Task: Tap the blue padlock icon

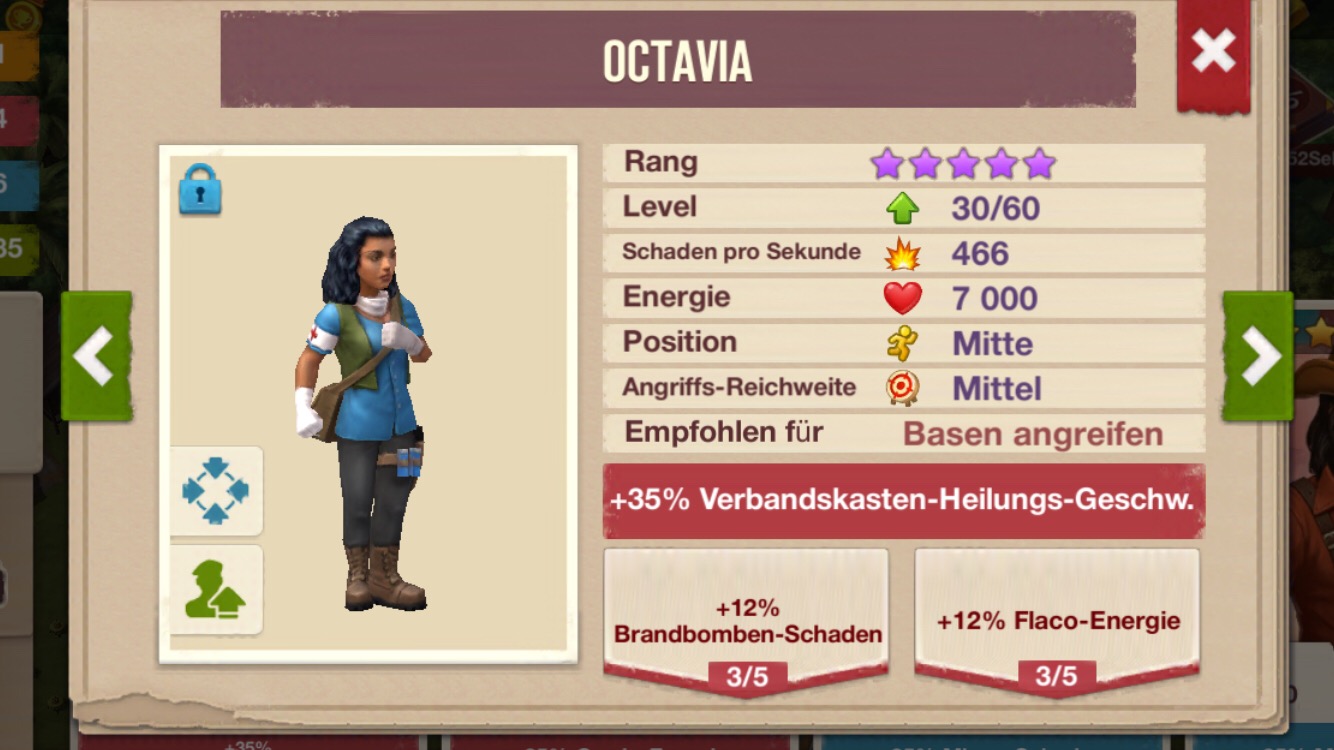Action: [200, 189]
